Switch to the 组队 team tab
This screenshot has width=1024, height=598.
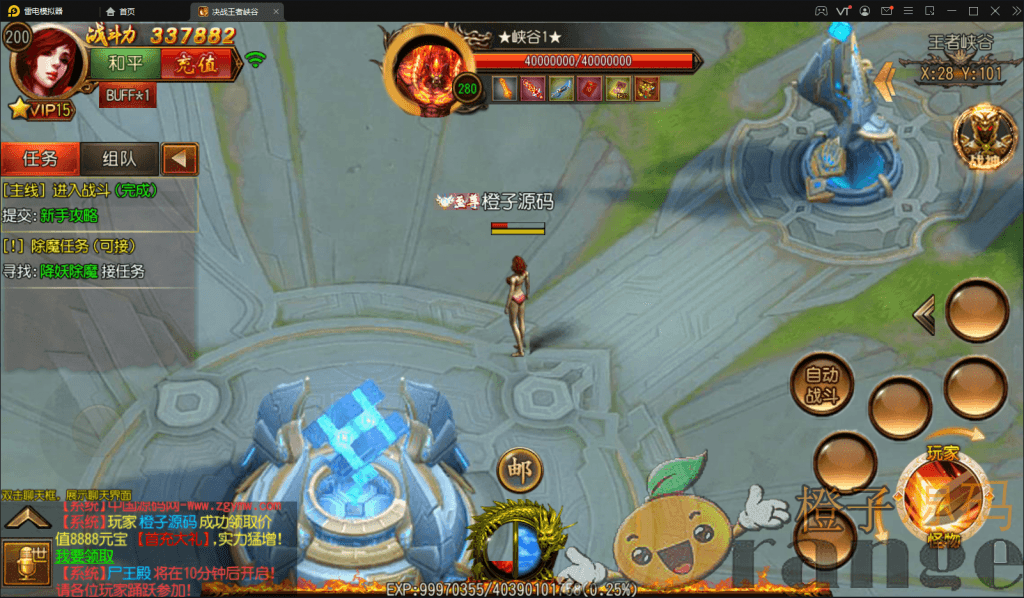point(118,158)
